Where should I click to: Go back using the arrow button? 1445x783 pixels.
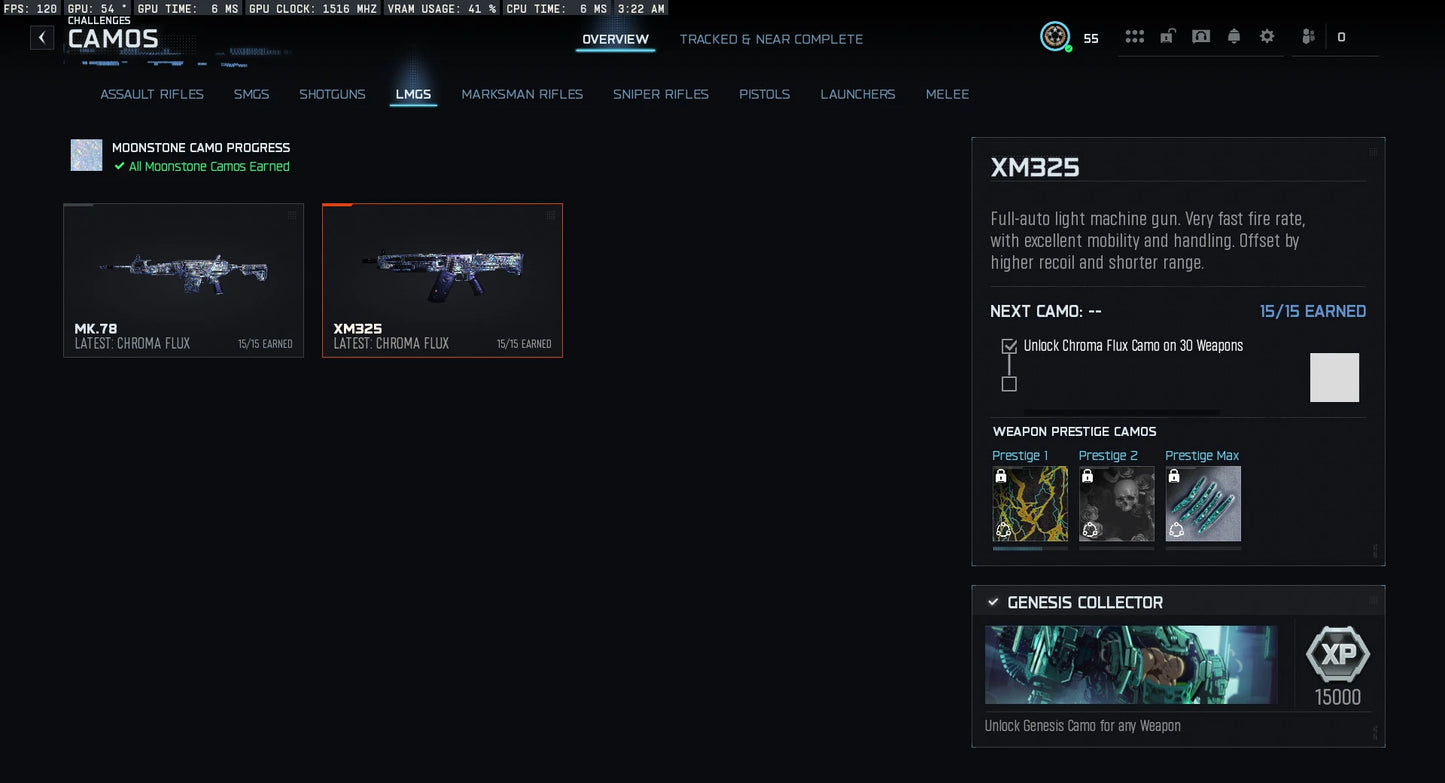pyautogui.click(x=41, y=37)
